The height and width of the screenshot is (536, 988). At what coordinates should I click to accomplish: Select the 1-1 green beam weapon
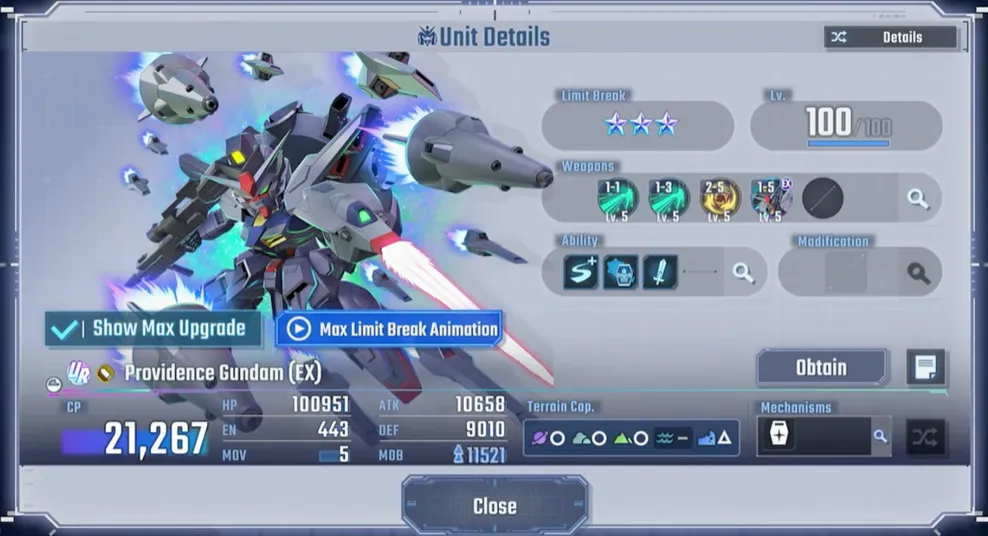[618, 198]
